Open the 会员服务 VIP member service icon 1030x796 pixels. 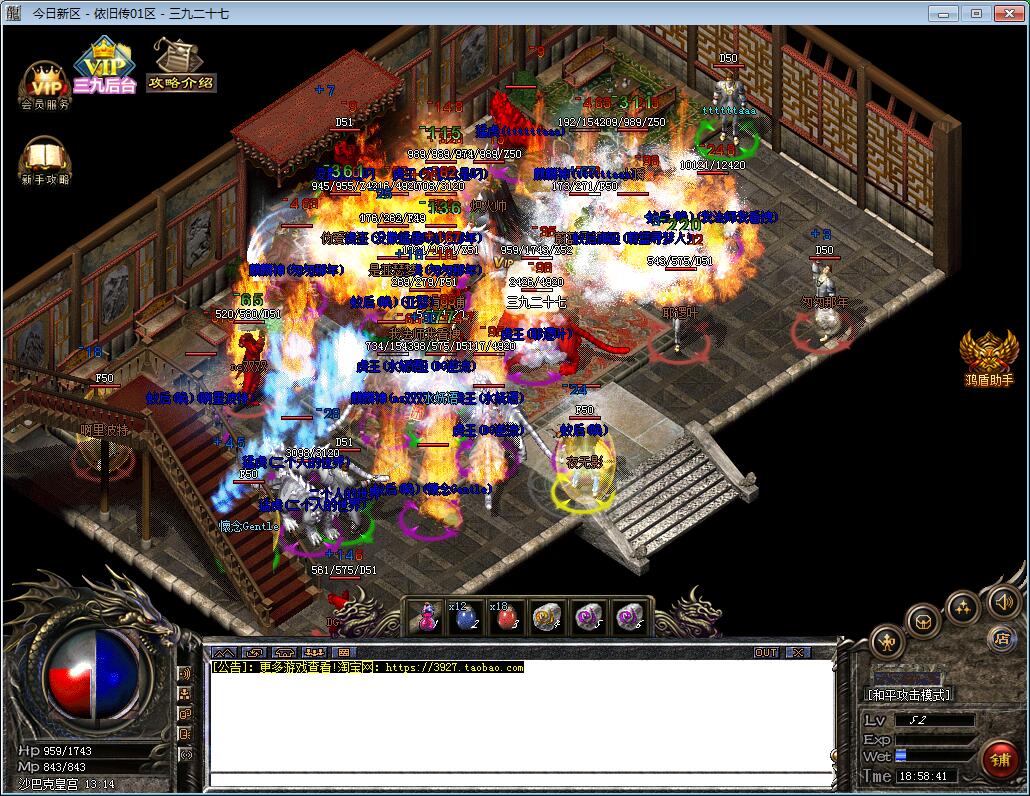[45, 84]
